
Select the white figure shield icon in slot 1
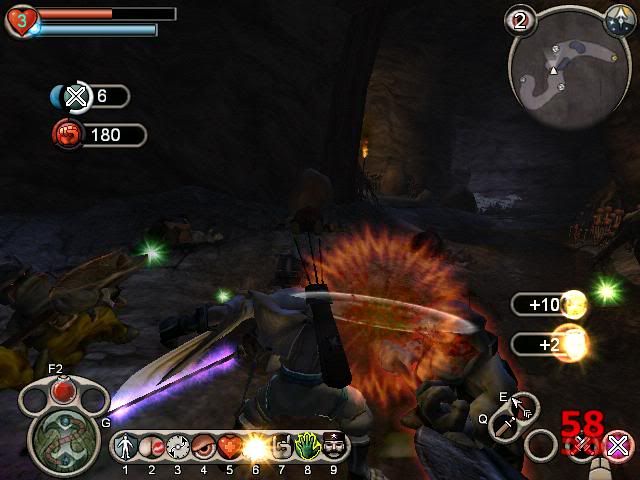(127, 446)
